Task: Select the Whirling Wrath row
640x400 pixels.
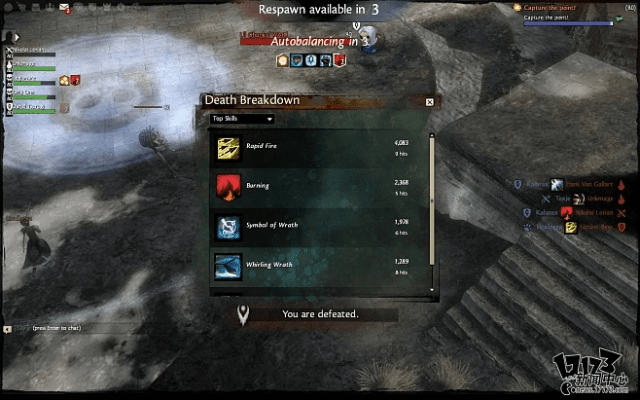Action: click(x=320, y=266)
